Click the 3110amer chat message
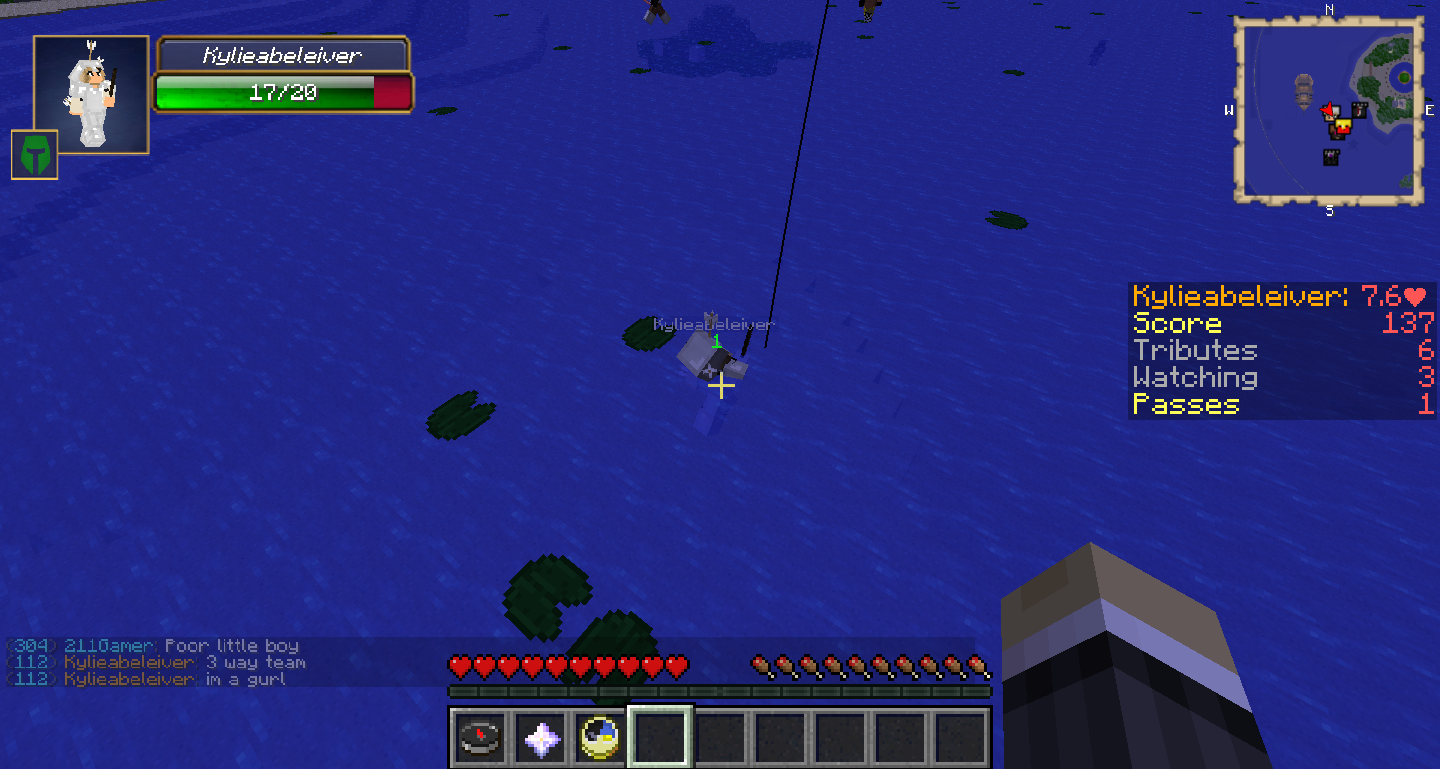 tap(152, 646)
